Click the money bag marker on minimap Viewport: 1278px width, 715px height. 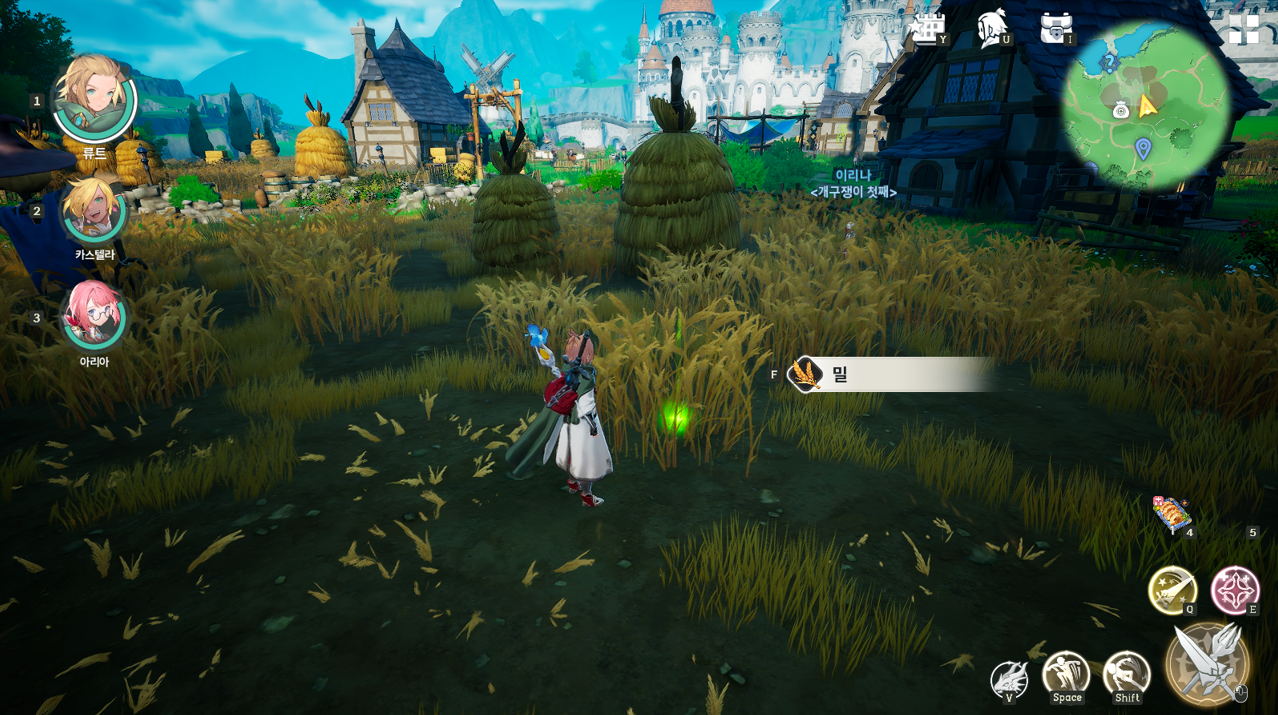(x=1121, y=110)
